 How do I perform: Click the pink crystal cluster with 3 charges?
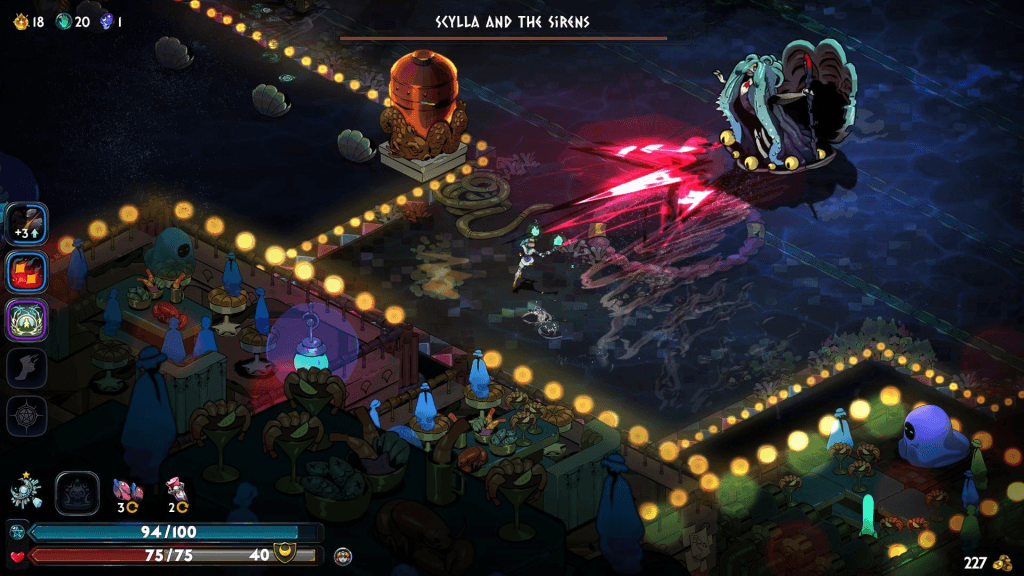129,490
